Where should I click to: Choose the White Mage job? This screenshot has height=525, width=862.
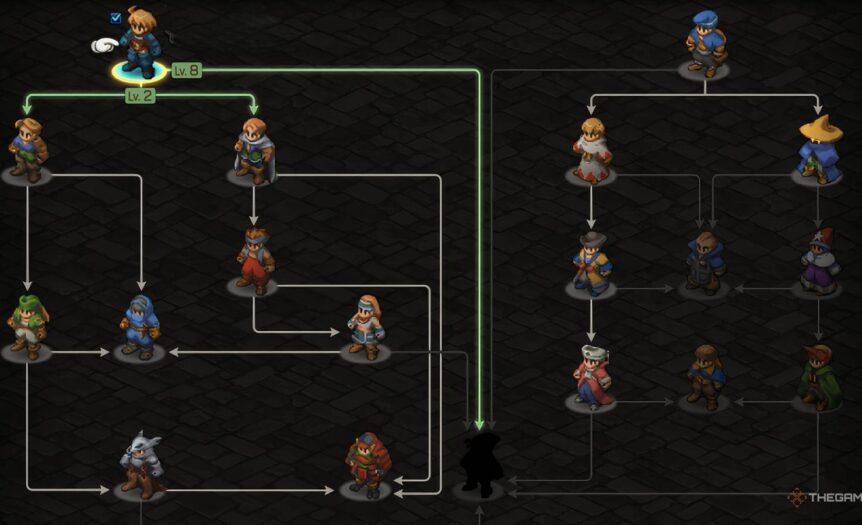tap(591, 150)
